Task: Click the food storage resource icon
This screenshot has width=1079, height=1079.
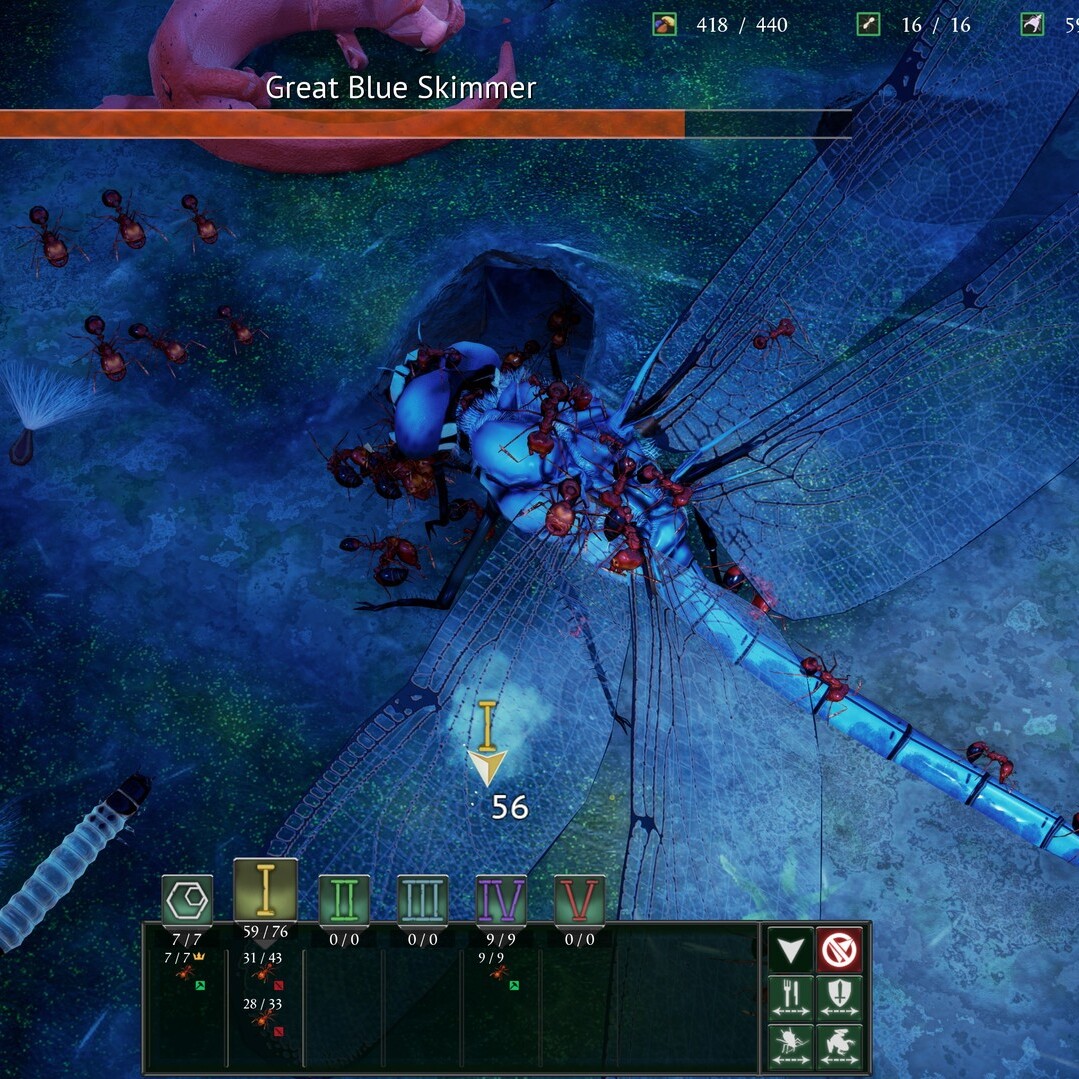Action: click(664, 24)
